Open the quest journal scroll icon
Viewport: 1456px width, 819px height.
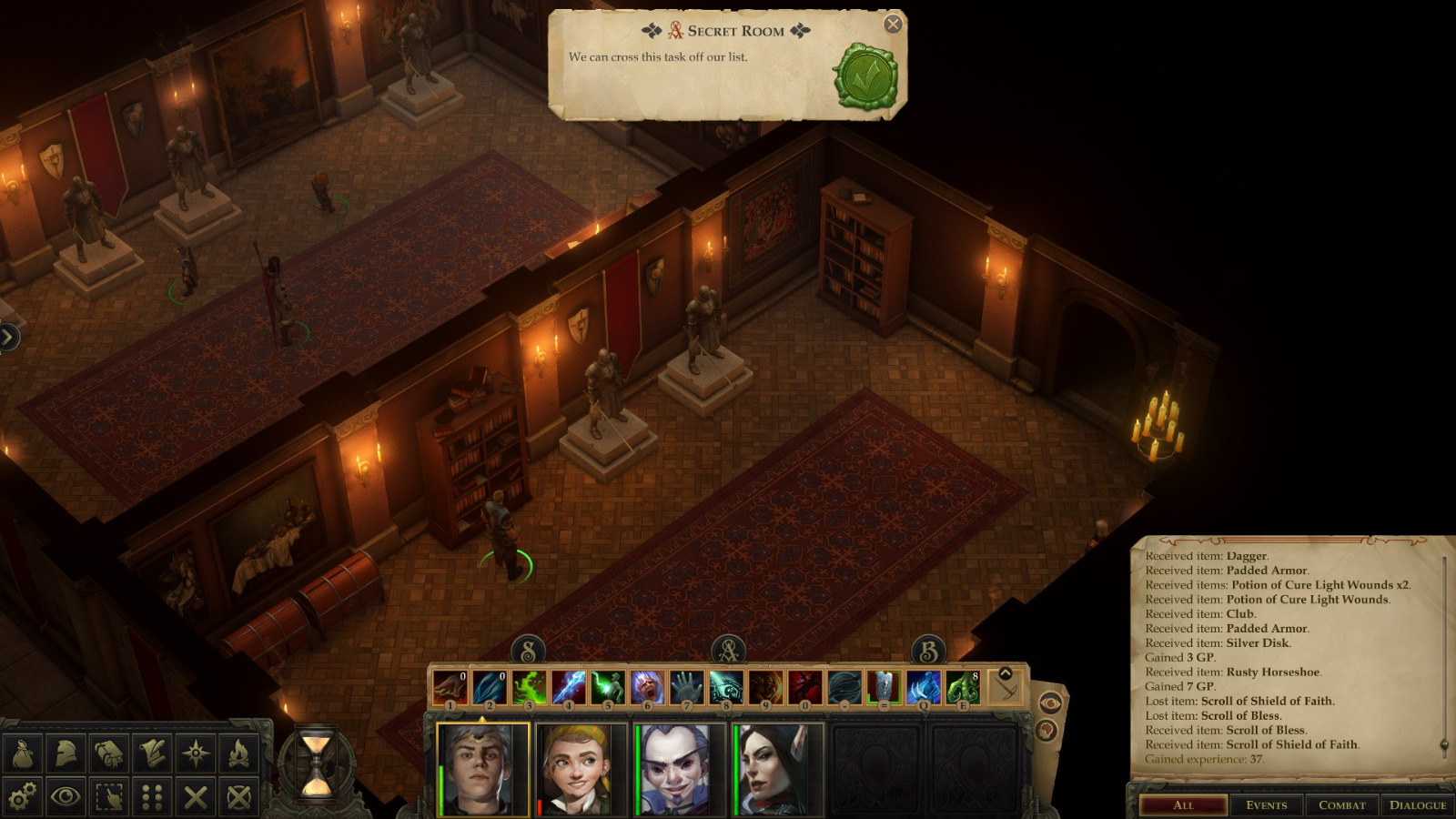(150, 752)
